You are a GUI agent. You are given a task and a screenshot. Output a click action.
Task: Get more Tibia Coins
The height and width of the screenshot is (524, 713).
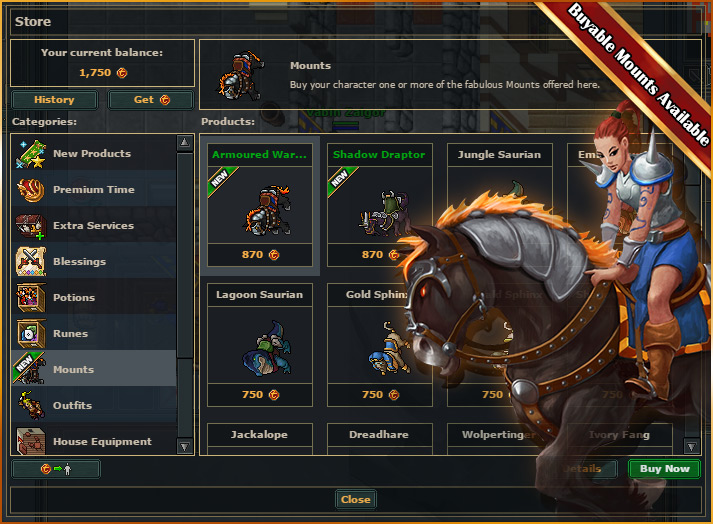(x=150, y=100)
